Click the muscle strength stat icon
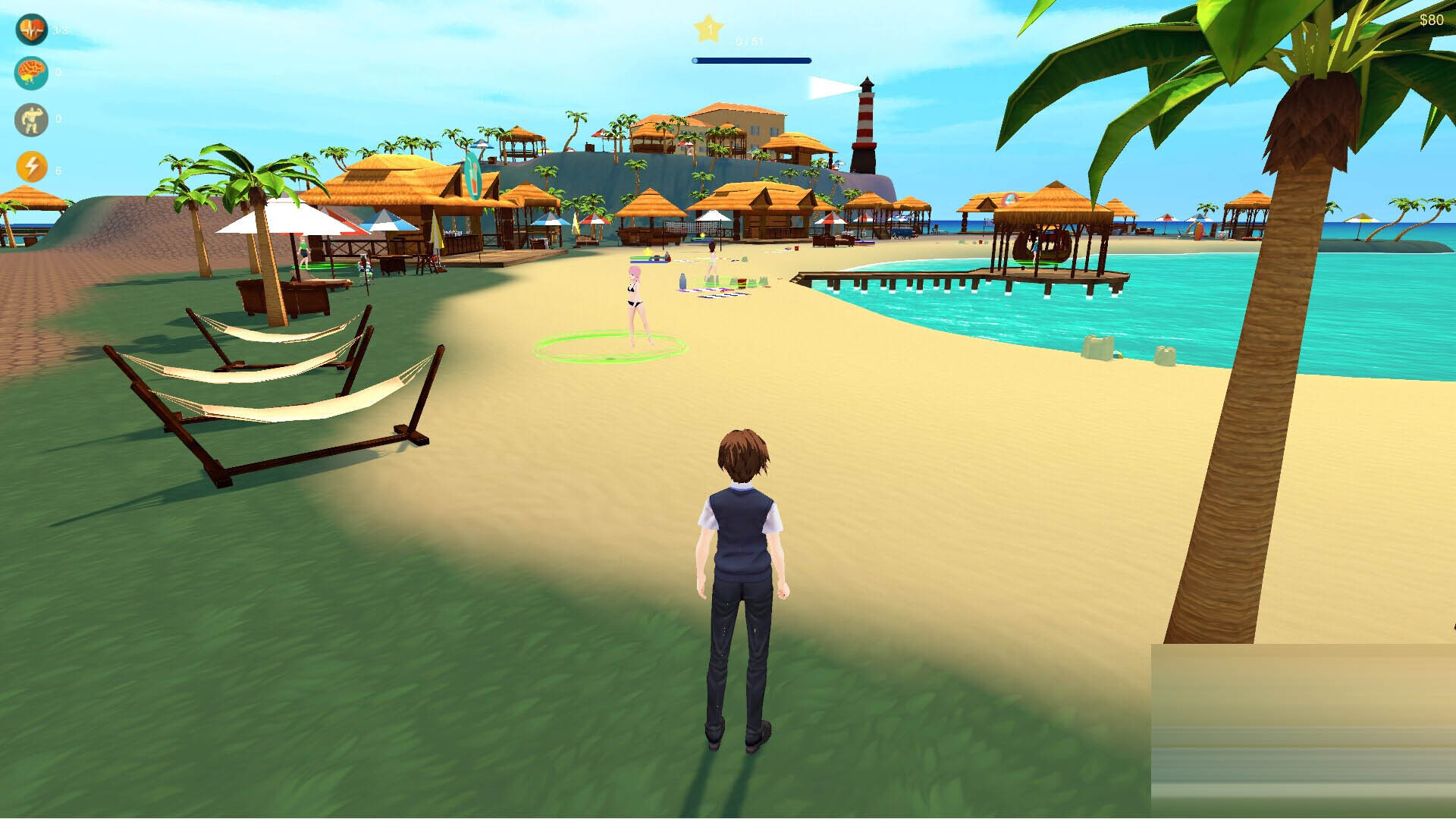 pyautogui.click(x=30, y=118)
